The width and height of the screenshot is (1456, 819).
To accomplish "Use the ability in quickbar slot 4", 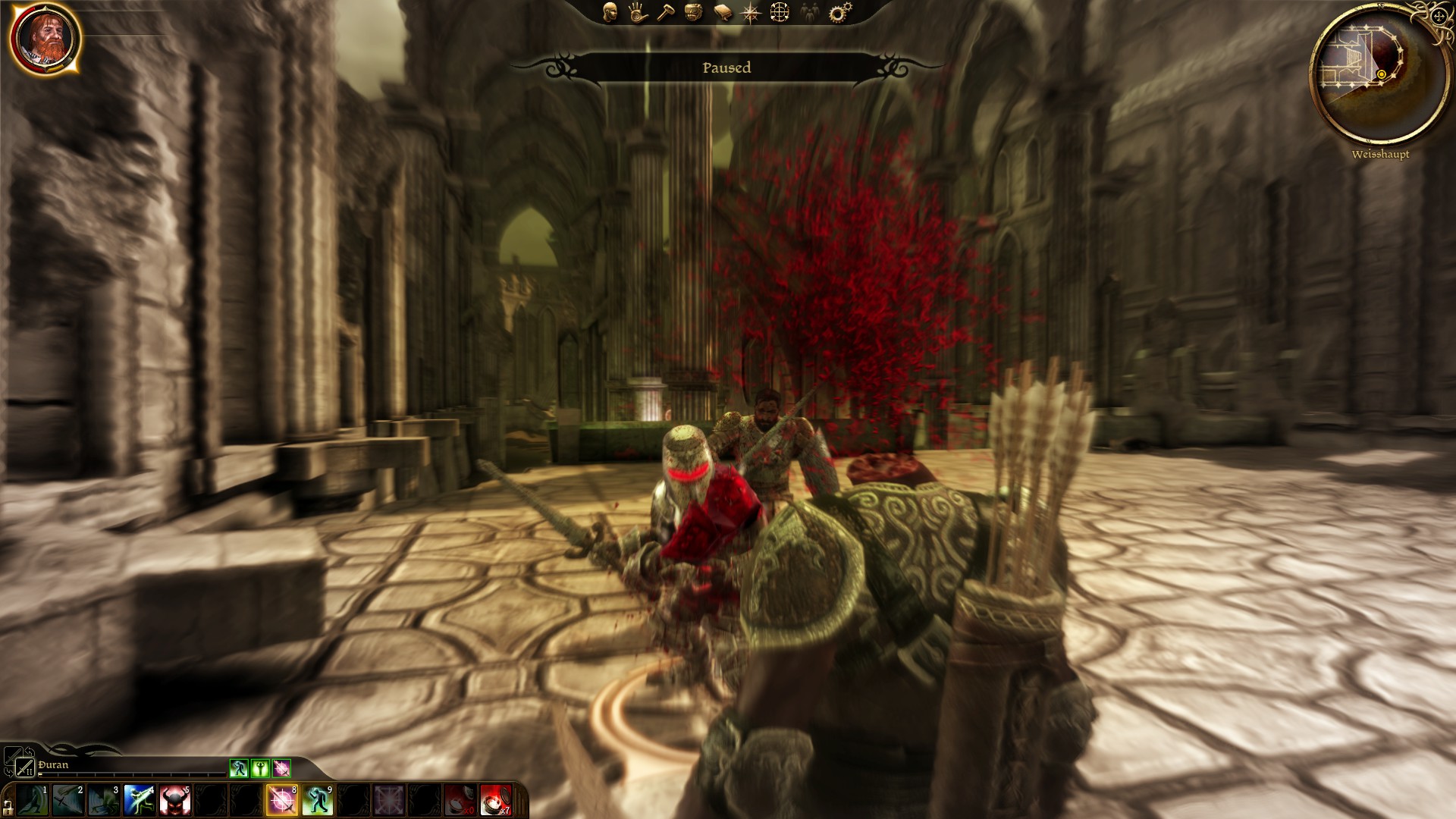I will pyautogui.click(x=139, y=801).
